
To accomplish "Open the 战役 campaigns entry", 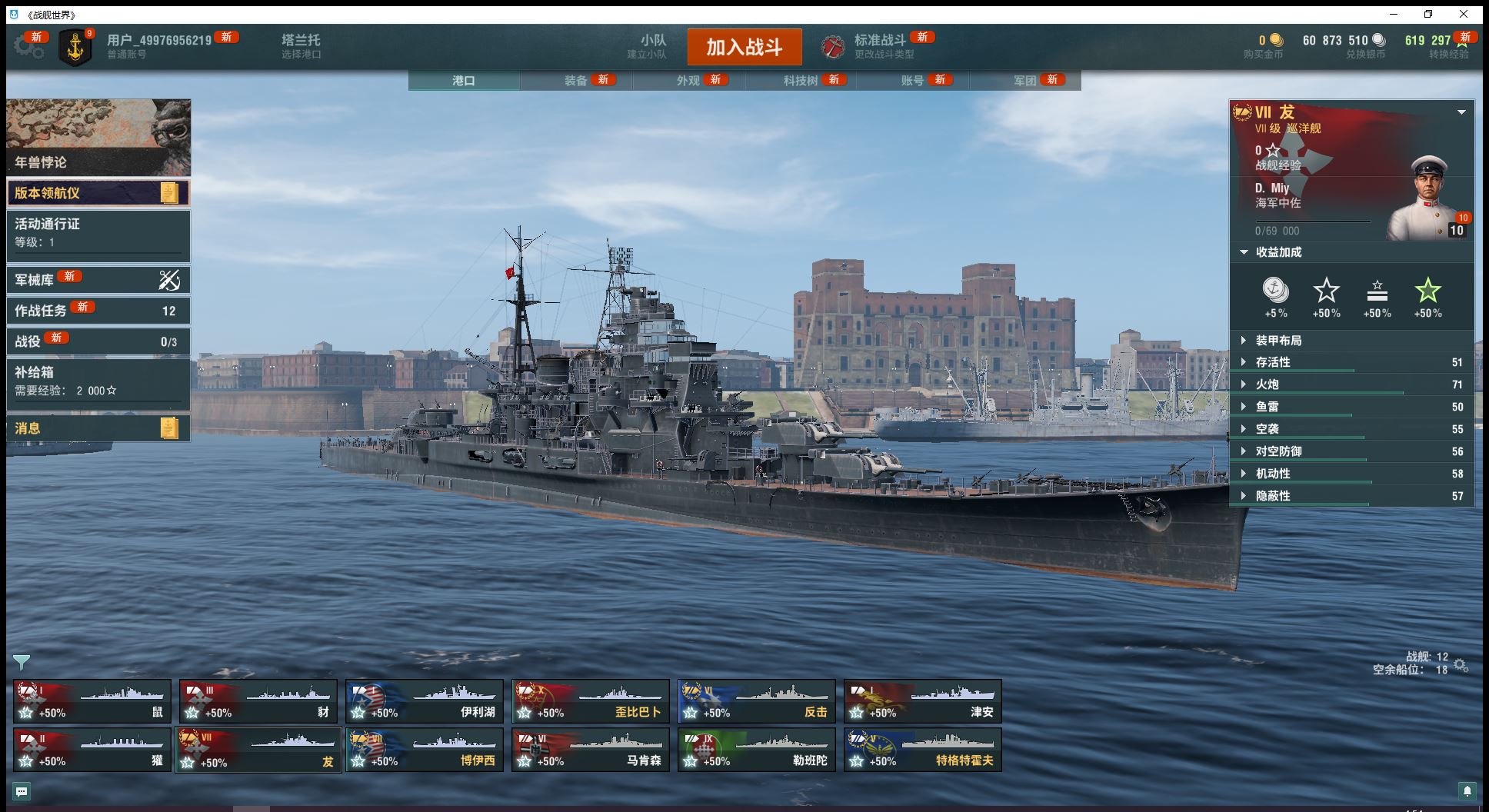I will click(98, 341).
